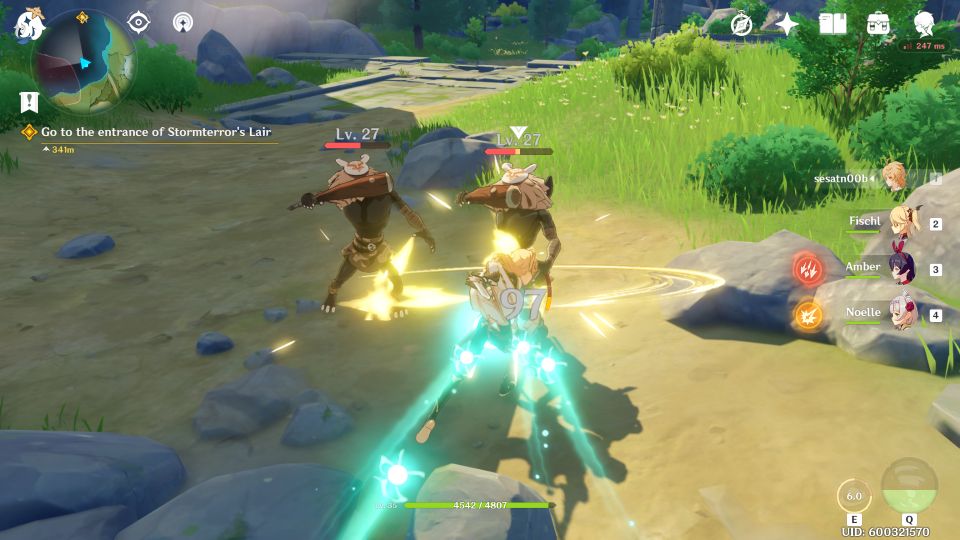This screenshot has width=960, height=540.
Task: Open the quest log exclamation banner icon
Action: pyautogui.click(x=27, y=101)
